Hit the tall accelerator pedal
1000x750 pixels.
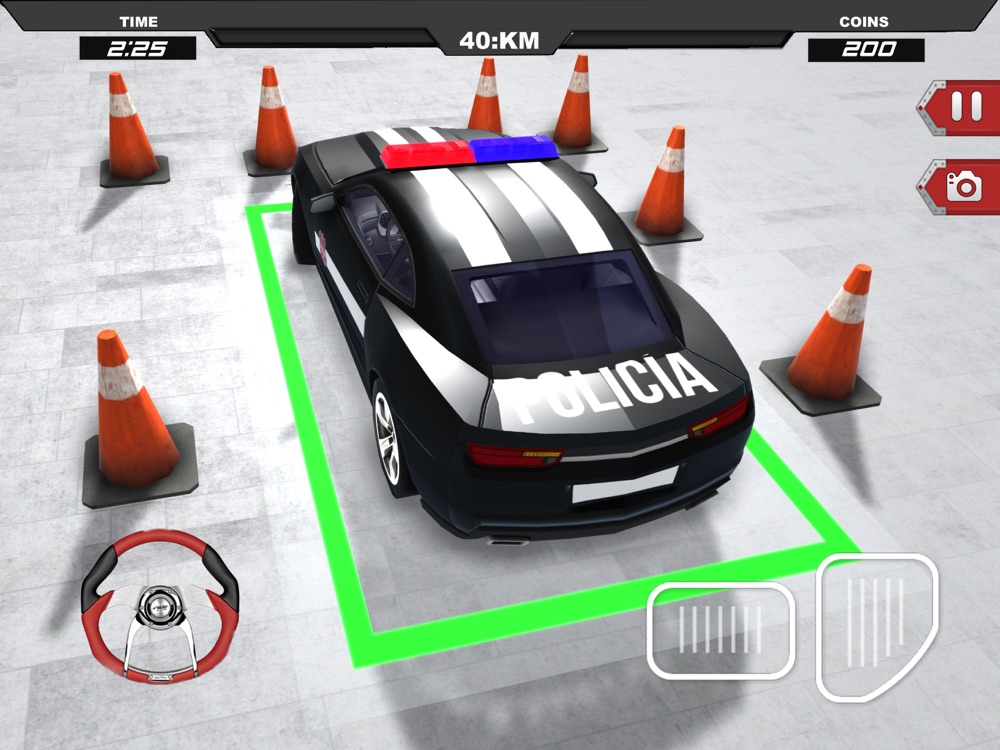877,625
